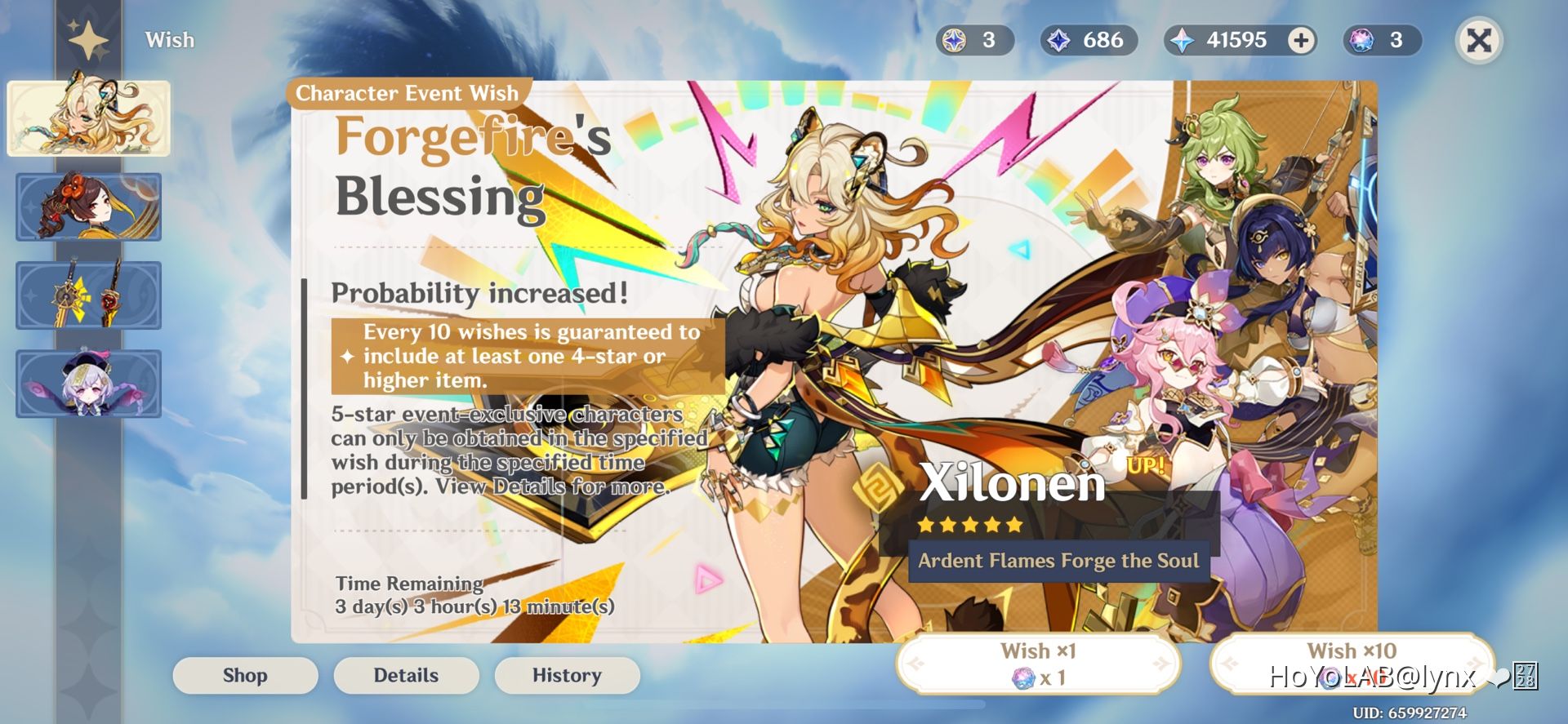This screenshot has width=1568, height=724.
Task: Open the History page
Action: [x=567, y=675]
